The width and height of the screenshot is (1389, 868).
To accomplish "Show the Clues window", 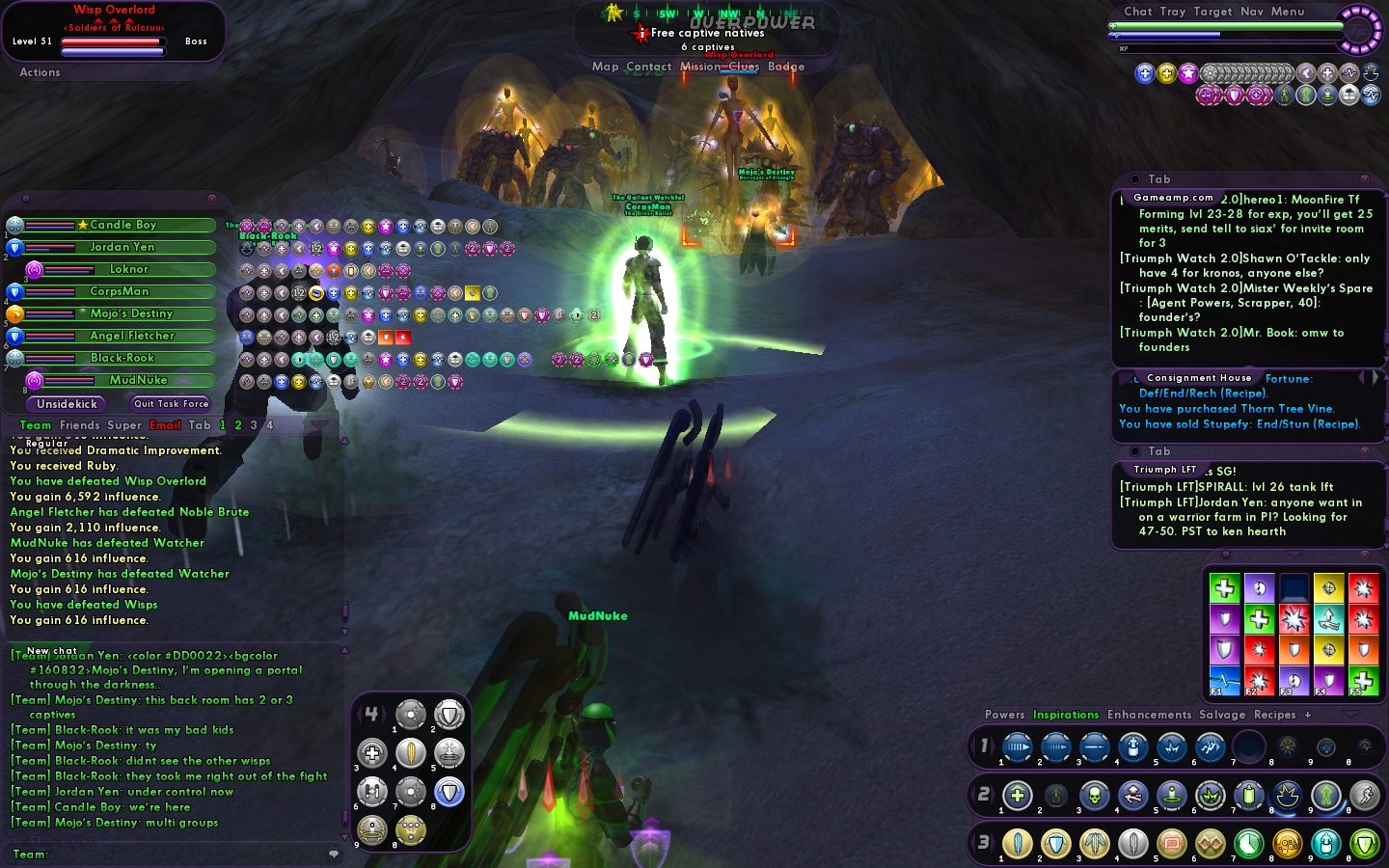I will coord(744,67).
